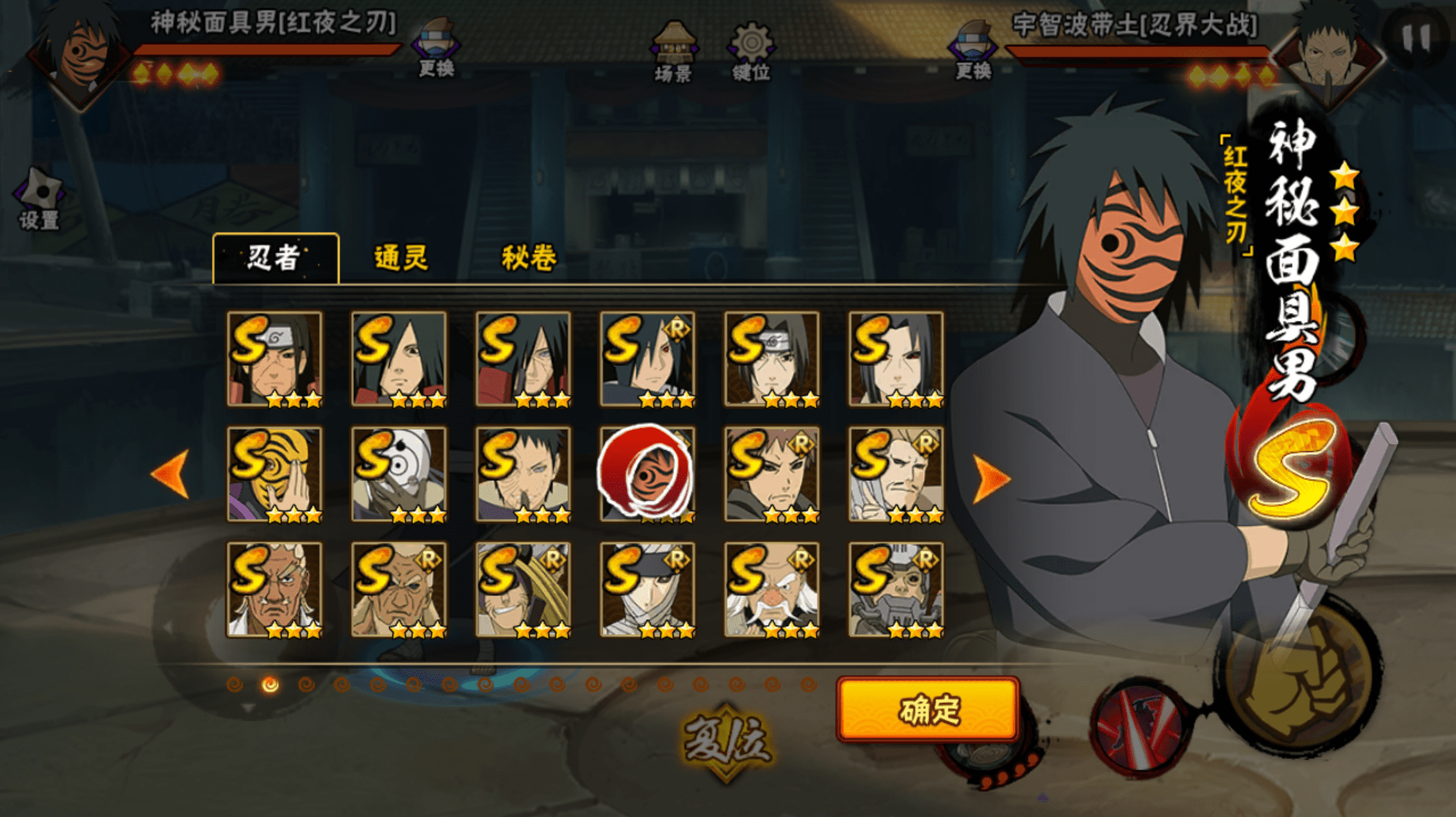Choose the yellow spiral mask ninja

pyautogui.click(x=275, y=475)
